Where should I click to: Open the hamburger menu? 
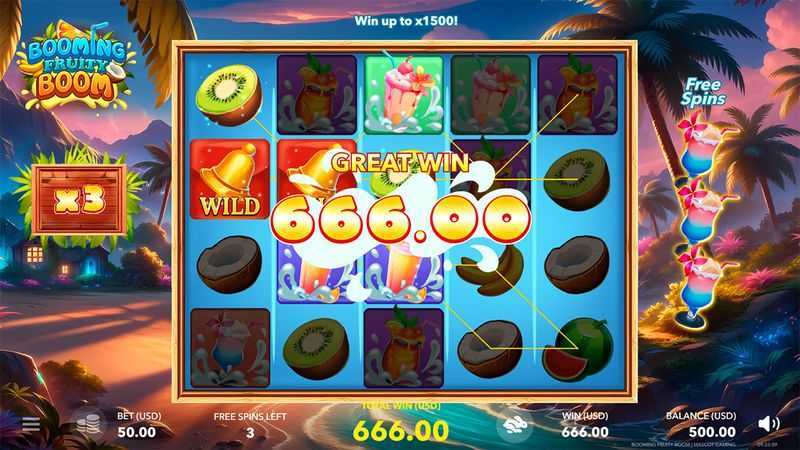pyautogui.click(x=31, y=424)
